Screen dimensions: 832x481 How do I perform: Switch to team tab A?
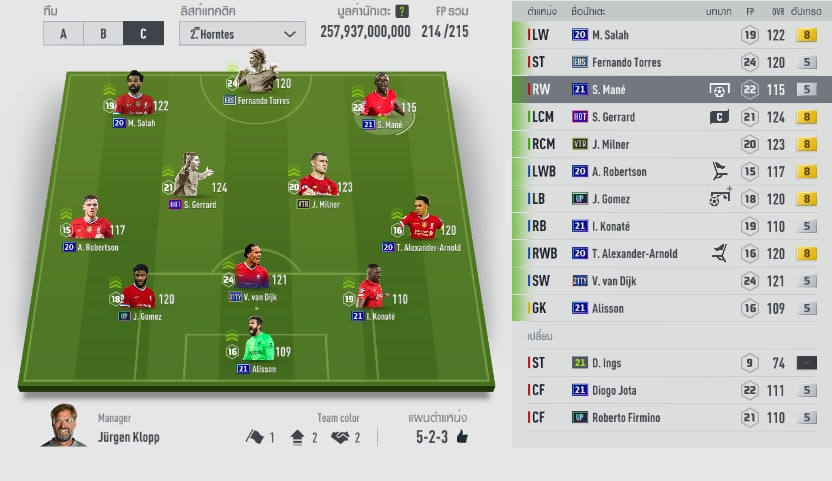point(64,32)
